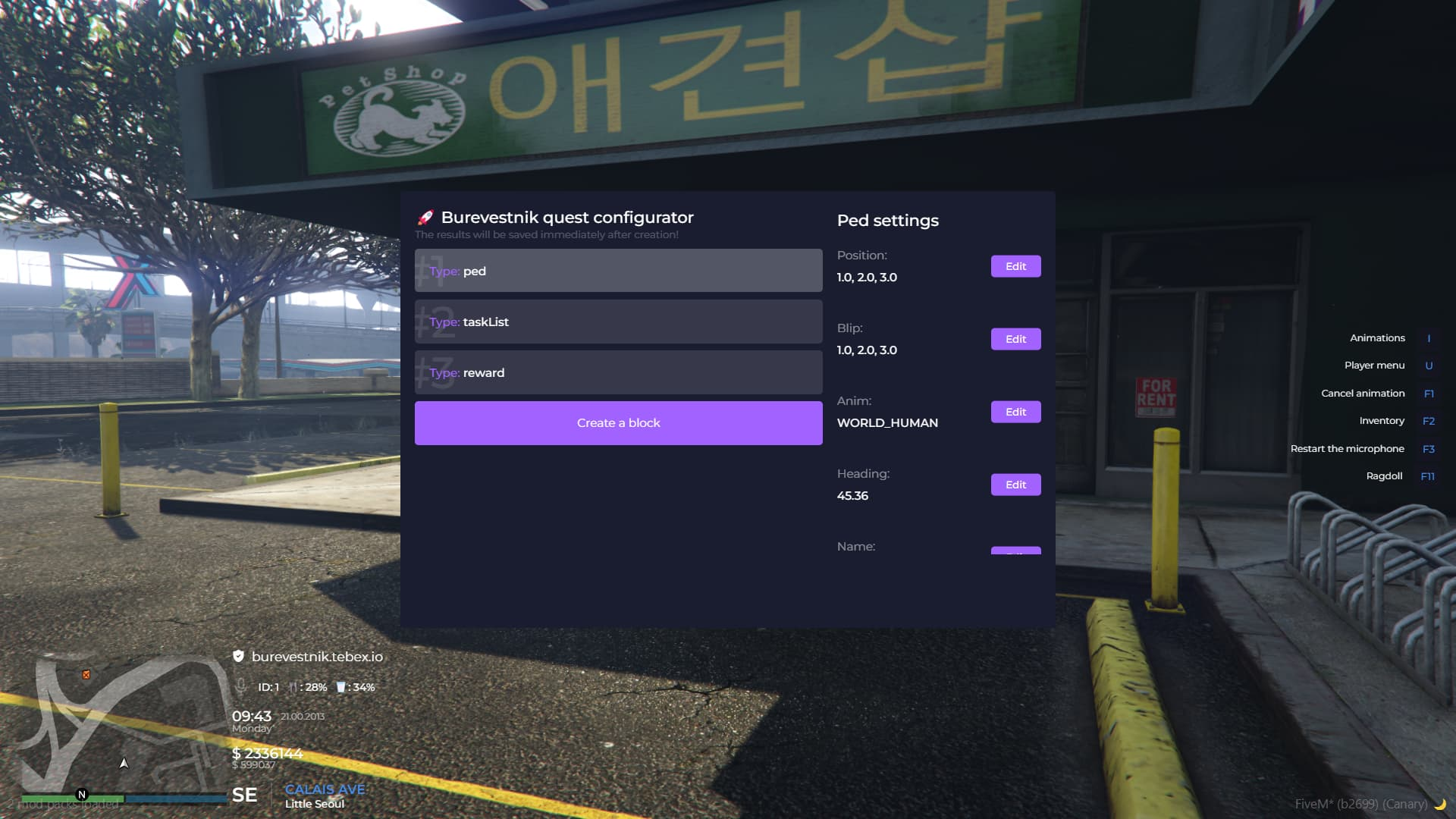This screenshot has height=819, width=1456.
Task: Edit the Anim setting
Action: 1015,412
